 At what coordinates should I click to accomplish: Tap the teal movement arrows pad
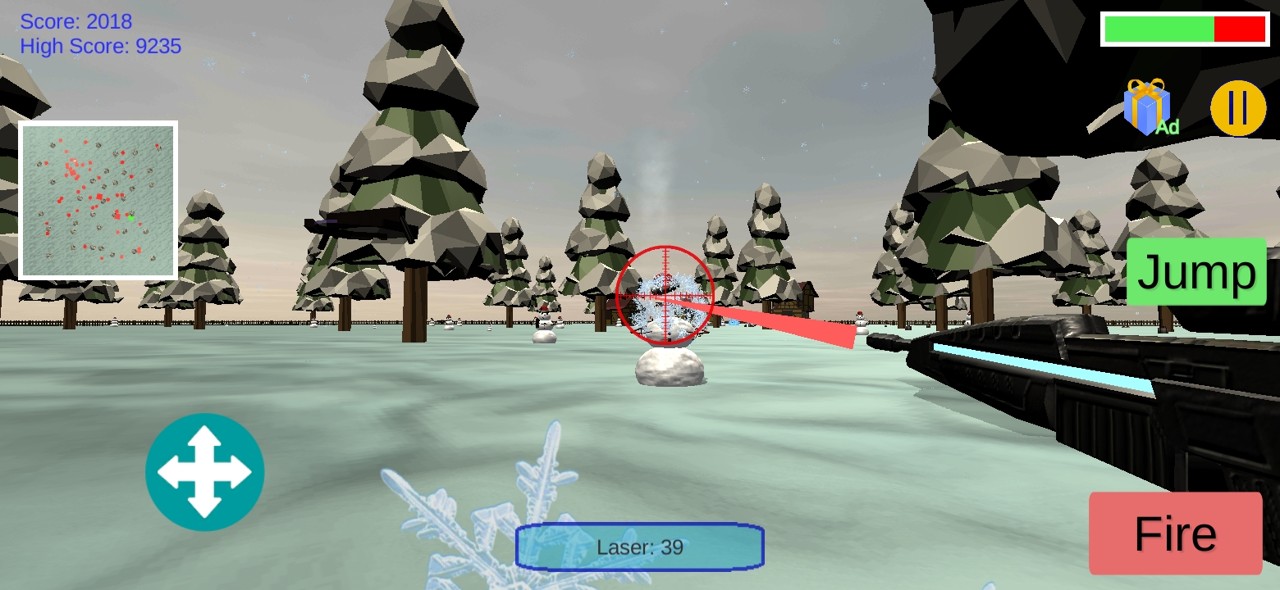(x=205, y=472)
